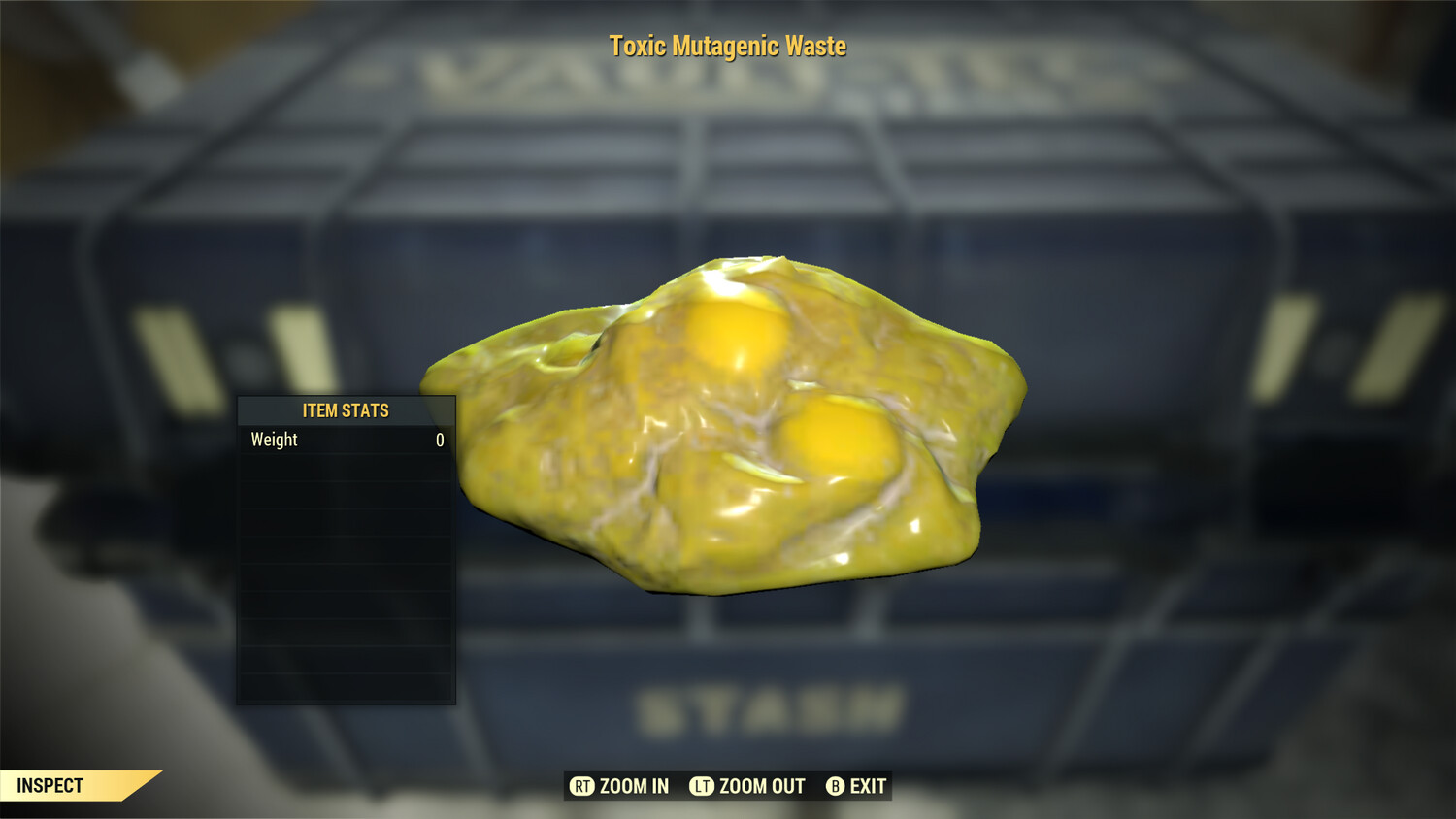Select the yellow INSPECT banner arrow
Image resolution: width=1456 pixels, height=819 pixels.
[73, 785]
